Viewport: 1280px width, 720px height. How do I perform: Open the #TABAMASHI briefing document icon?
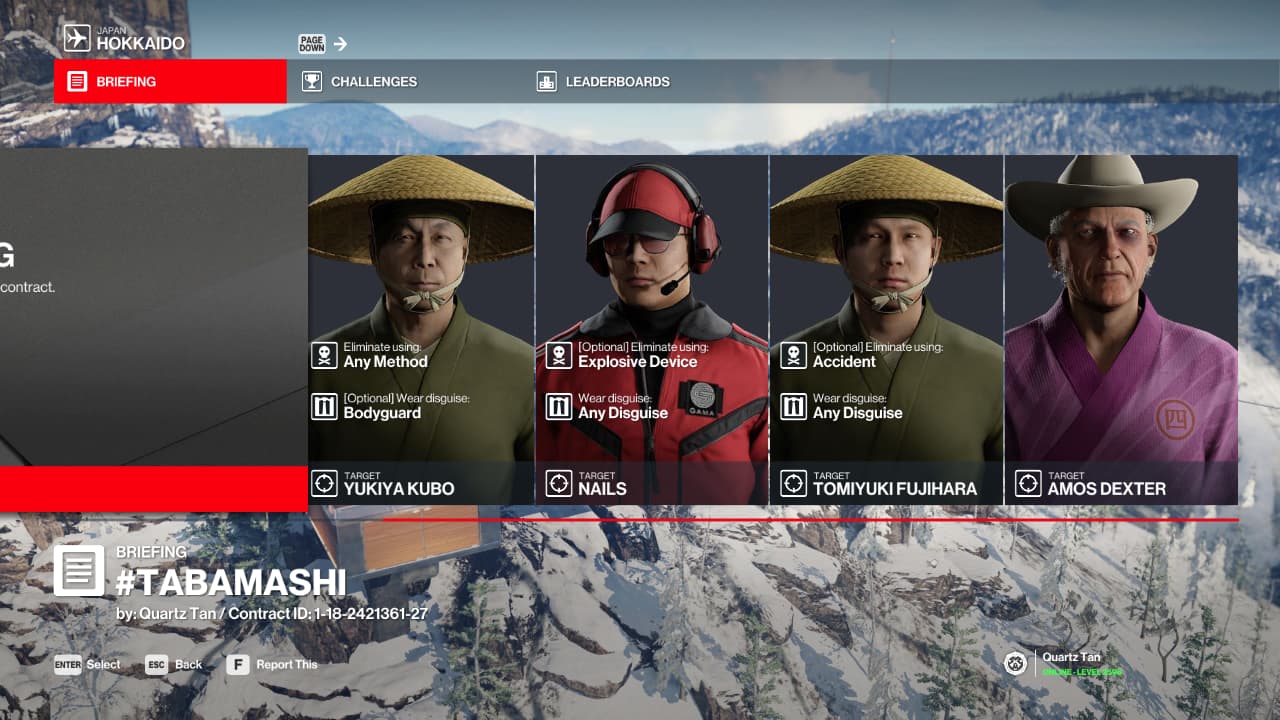(78, 570)
